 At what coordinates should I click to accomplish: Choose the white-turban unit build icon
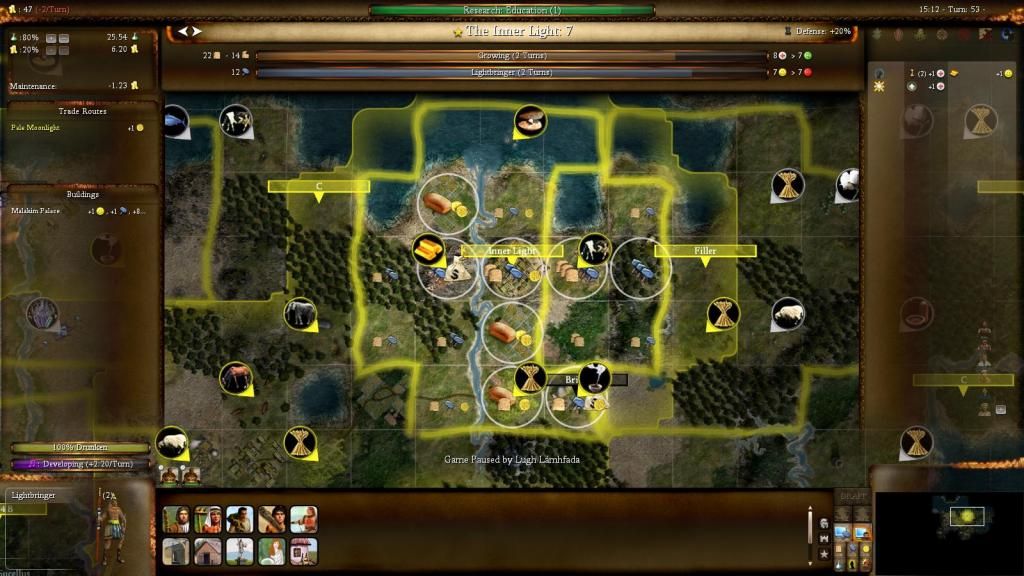pyautogui.click(x=208, y=519)
